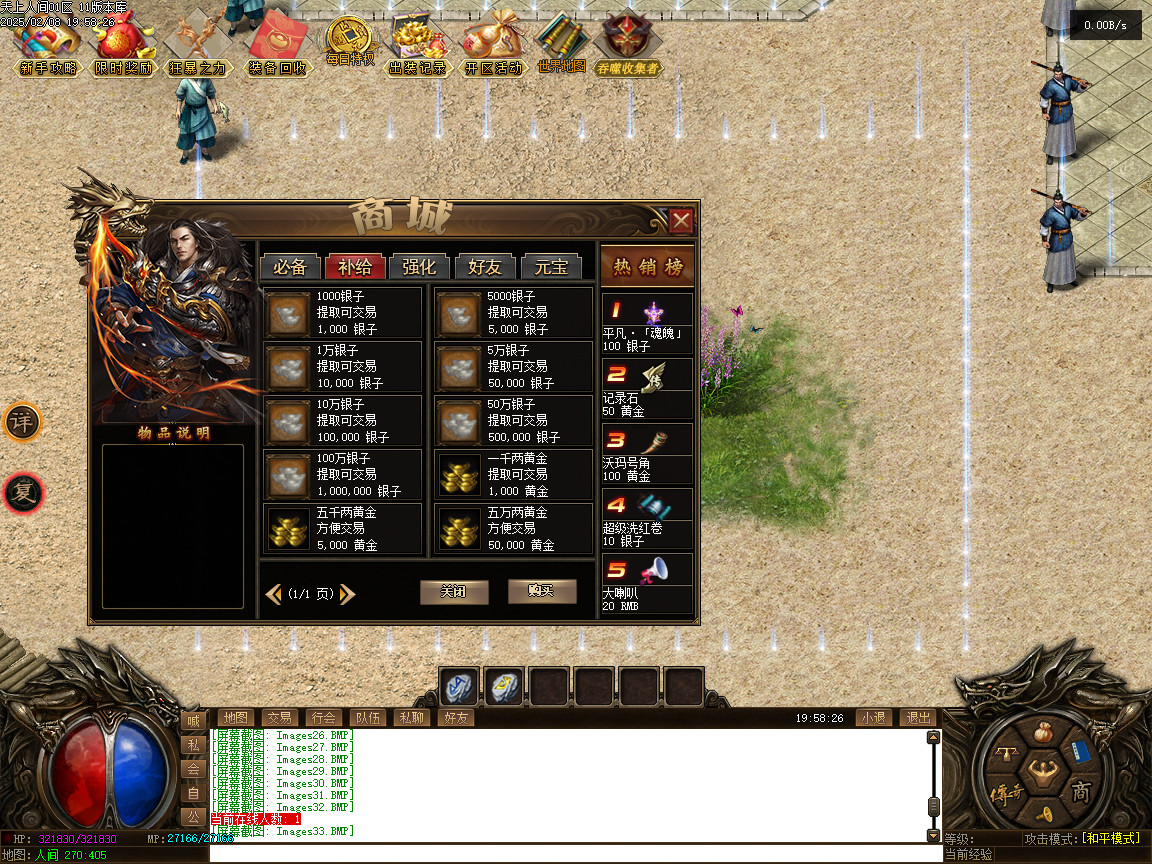
Task: Open 世界地图 world map icon
Action: (562, 43)
